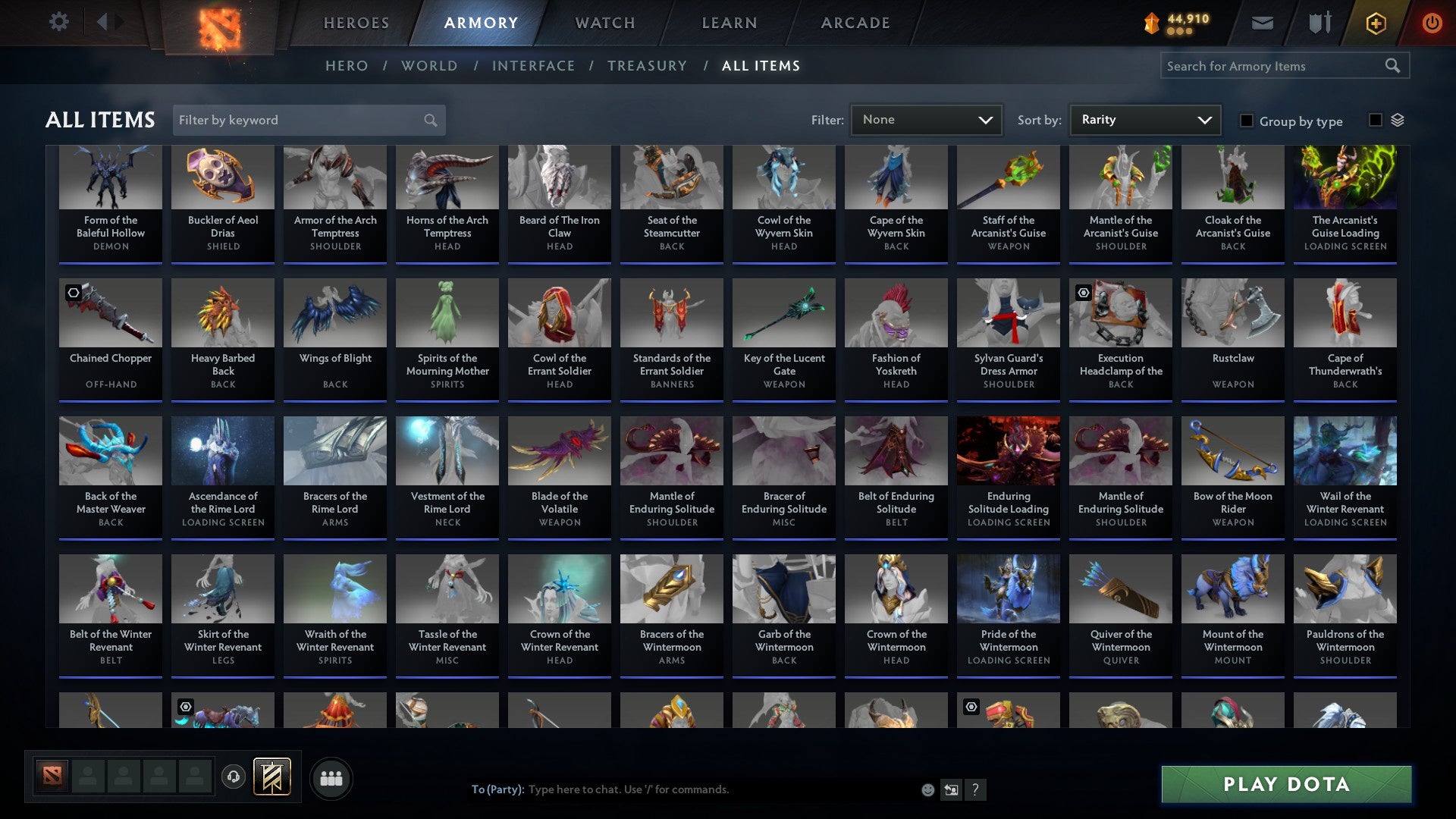
Task: Open the settings gear
Action: coord(58,22)
